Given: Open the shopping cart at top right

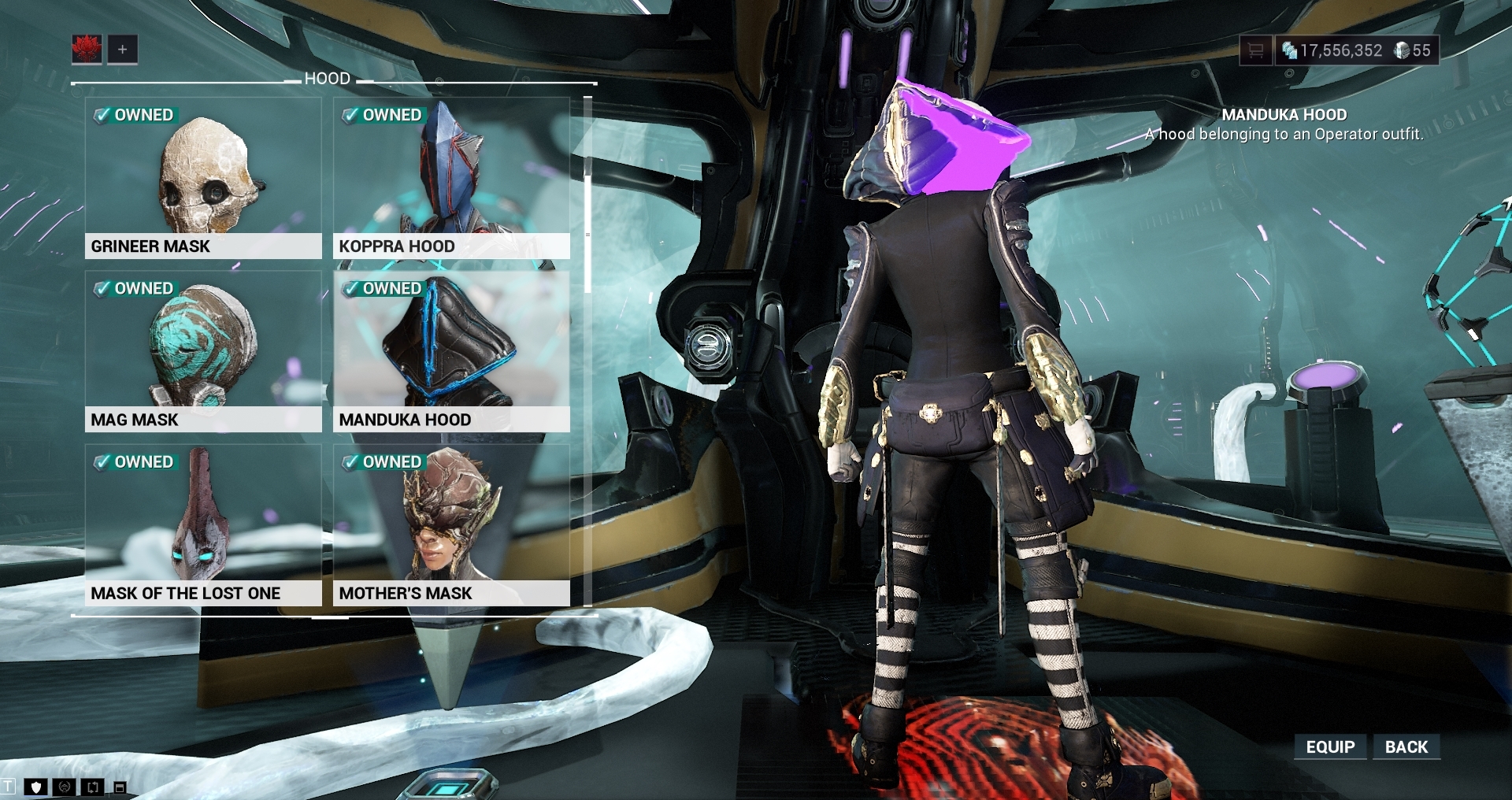Looking at the screenshot, I should point(1256,50).
